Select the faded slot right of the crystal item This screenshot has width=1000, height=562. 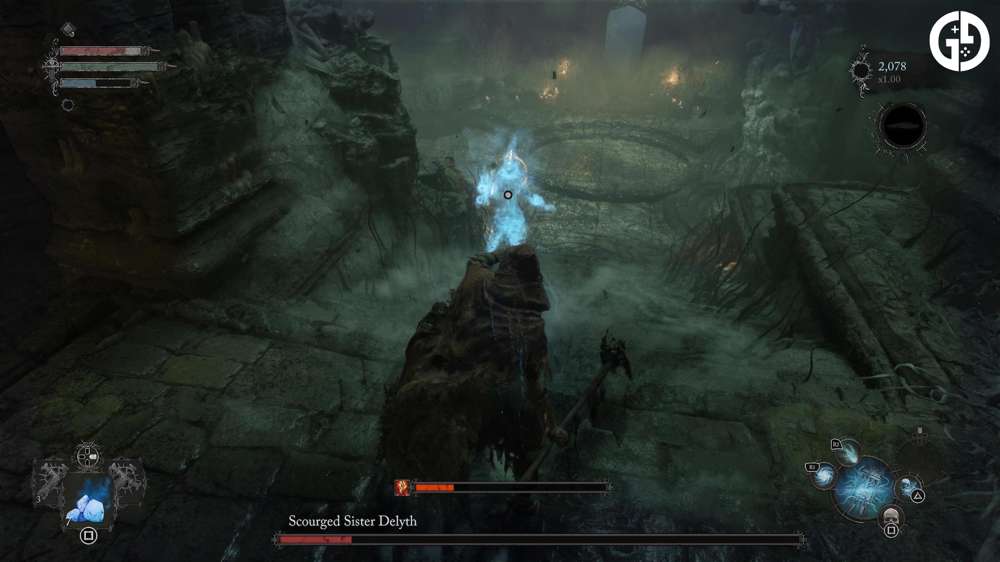[x=128, y=481]
